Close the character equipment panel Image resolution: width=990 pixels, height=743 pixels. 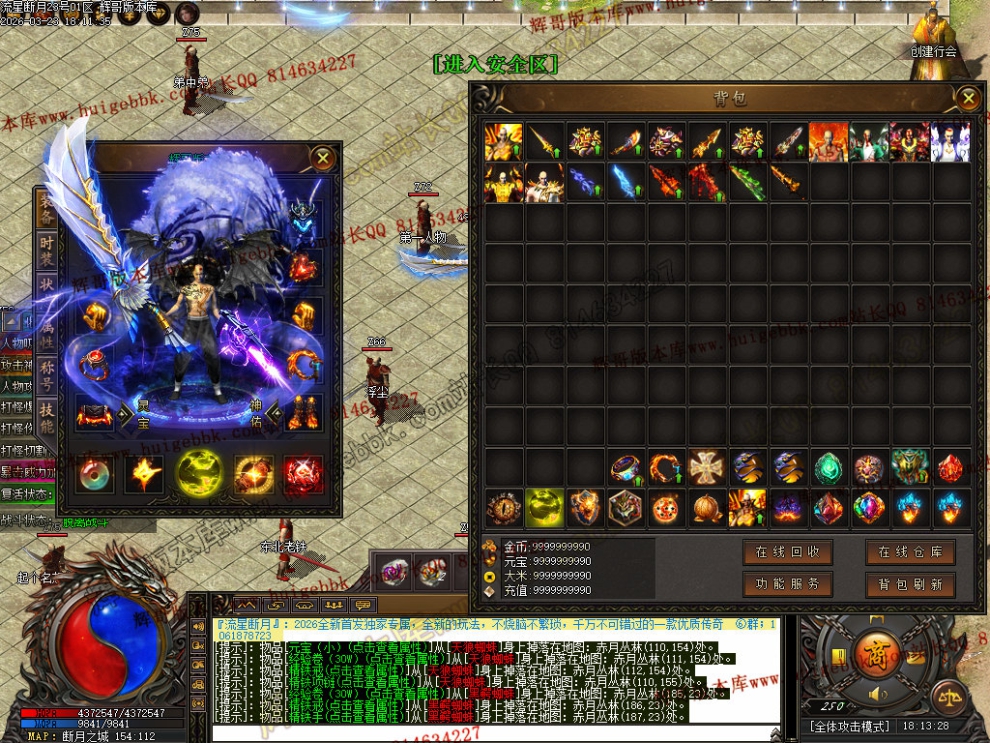[322, 158]
